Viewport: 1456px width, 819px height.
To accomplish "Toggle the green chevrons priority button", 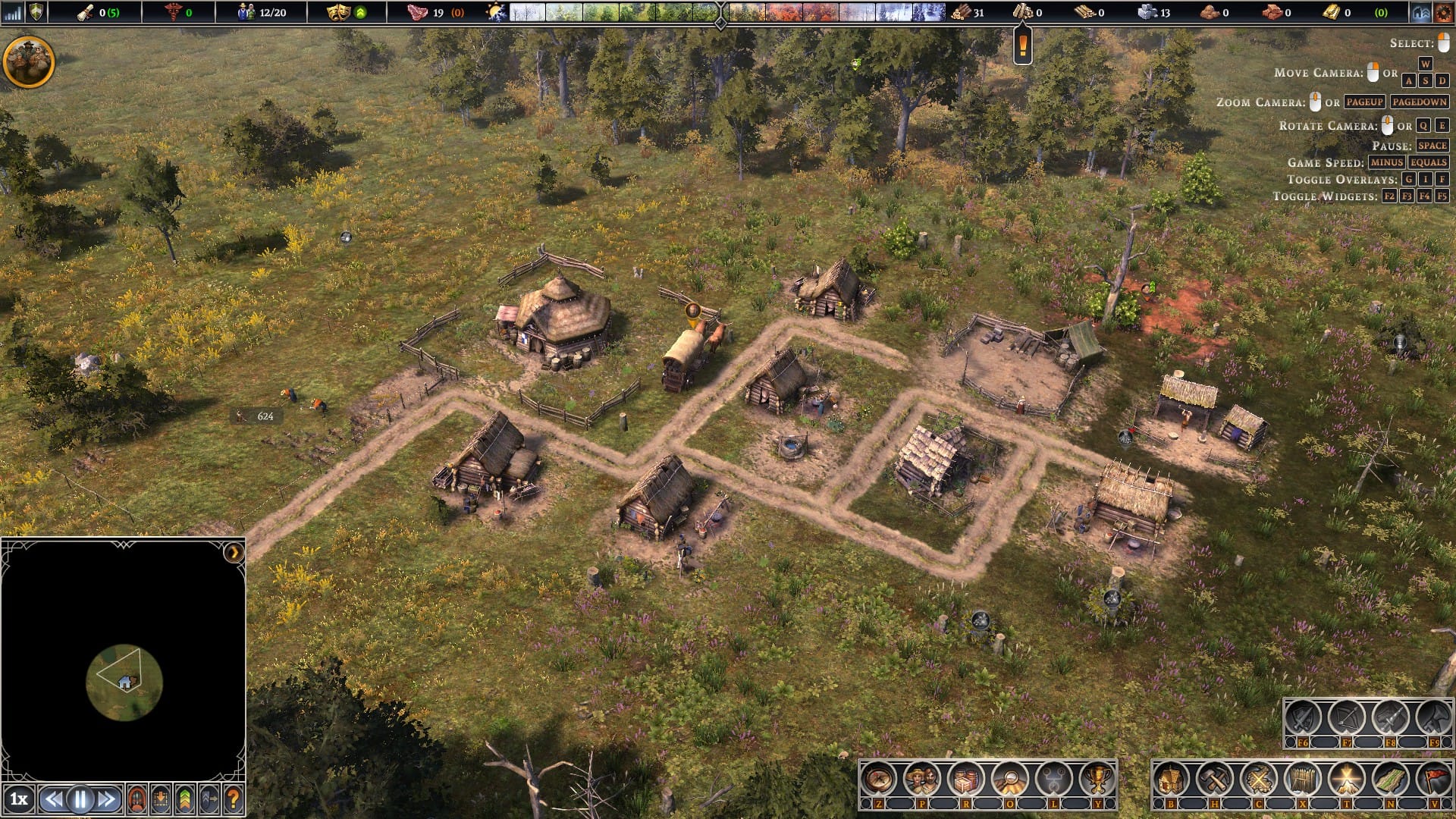I will coord(184,799).
